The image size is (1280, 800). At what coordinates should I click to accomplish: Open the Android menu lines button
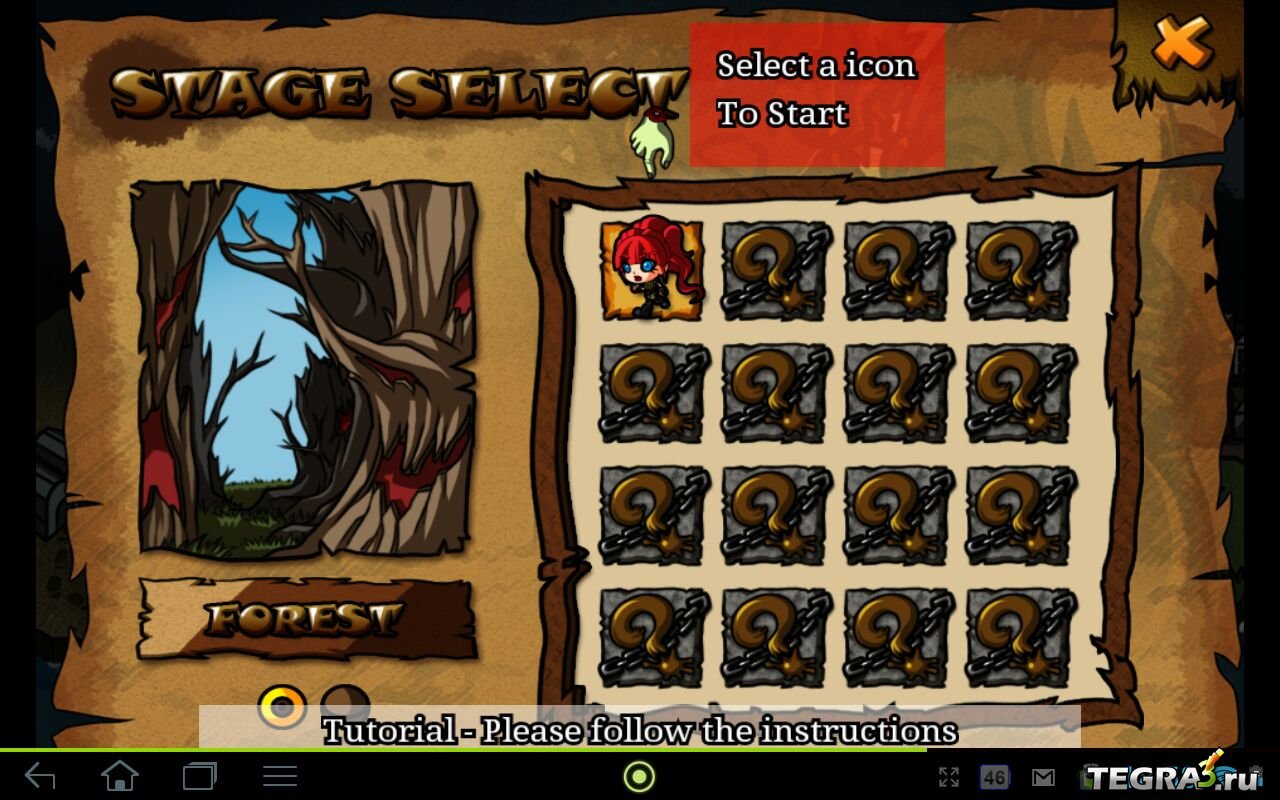click(x=279, y=776)
